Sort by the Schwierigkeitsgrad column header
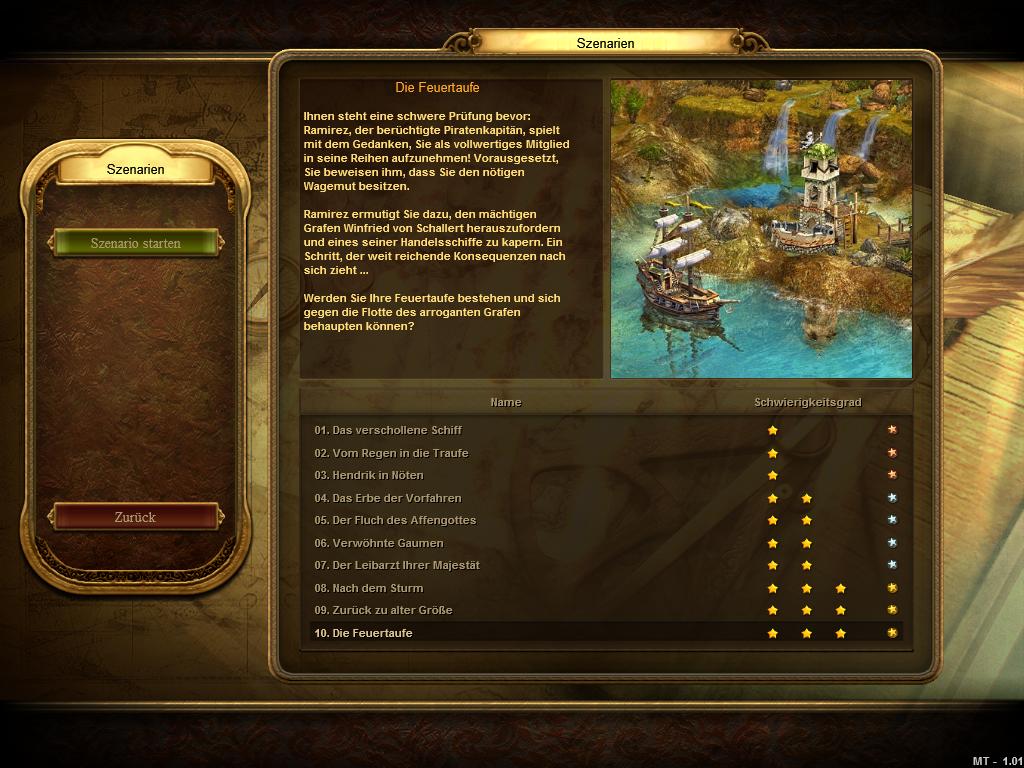 coord(807,402)
